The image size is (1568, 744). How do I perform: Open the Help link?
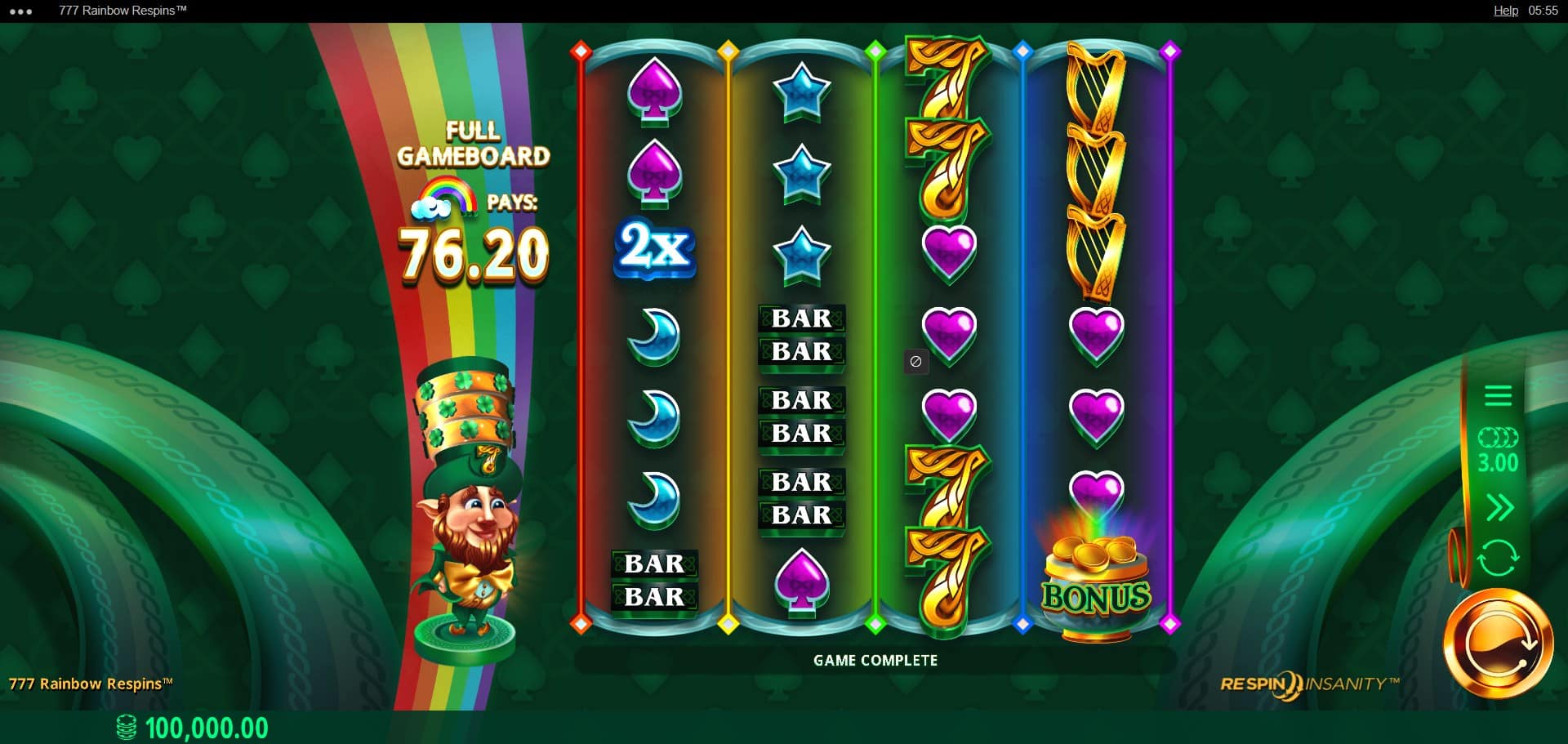pyautogui.click(x=1505, y=11)
